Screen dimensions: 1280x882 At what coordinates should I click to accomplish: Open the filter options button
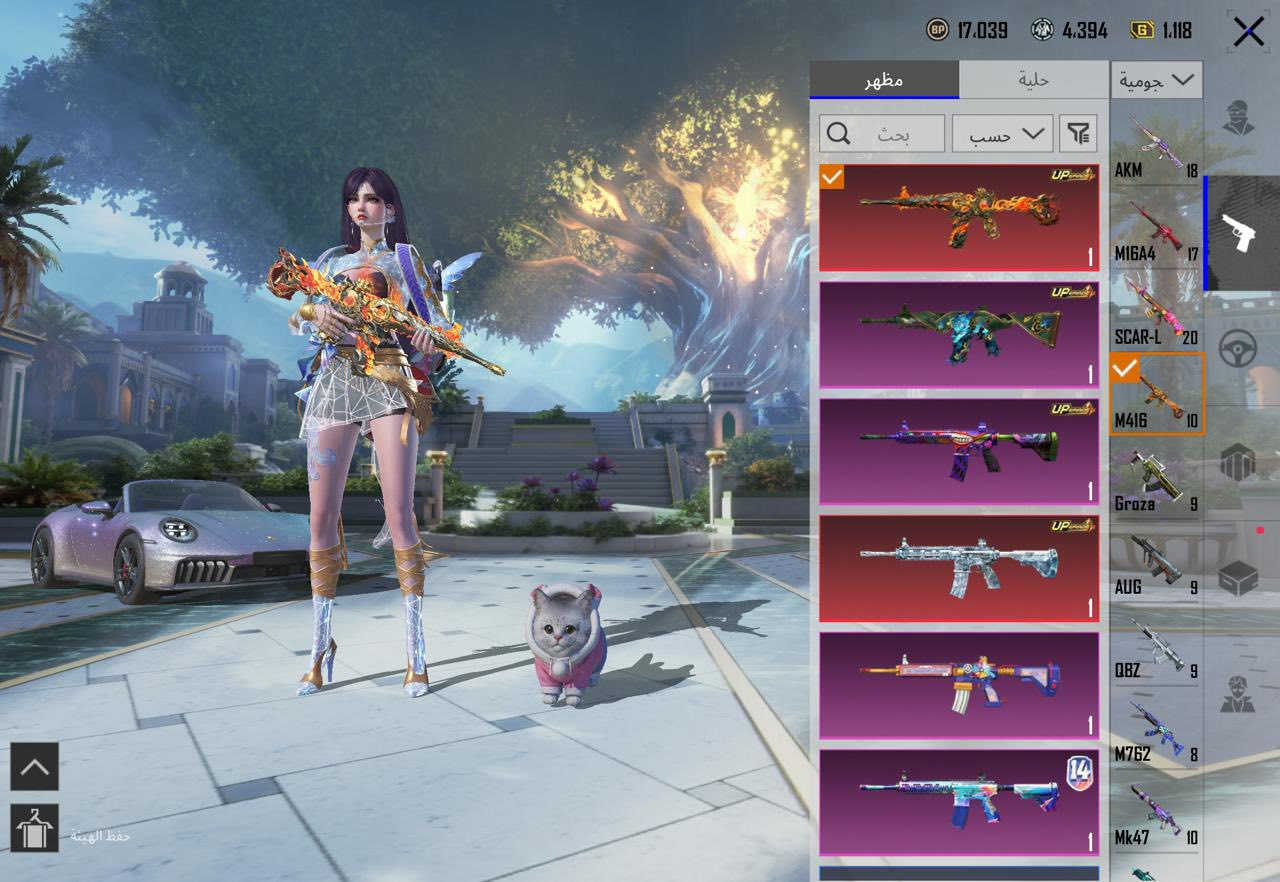coord(1077,133)
